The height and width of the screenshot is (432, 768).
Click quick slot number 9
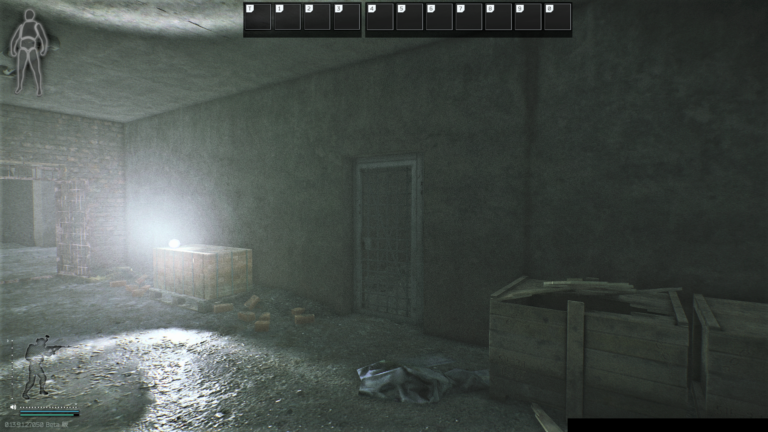point(526,17)
